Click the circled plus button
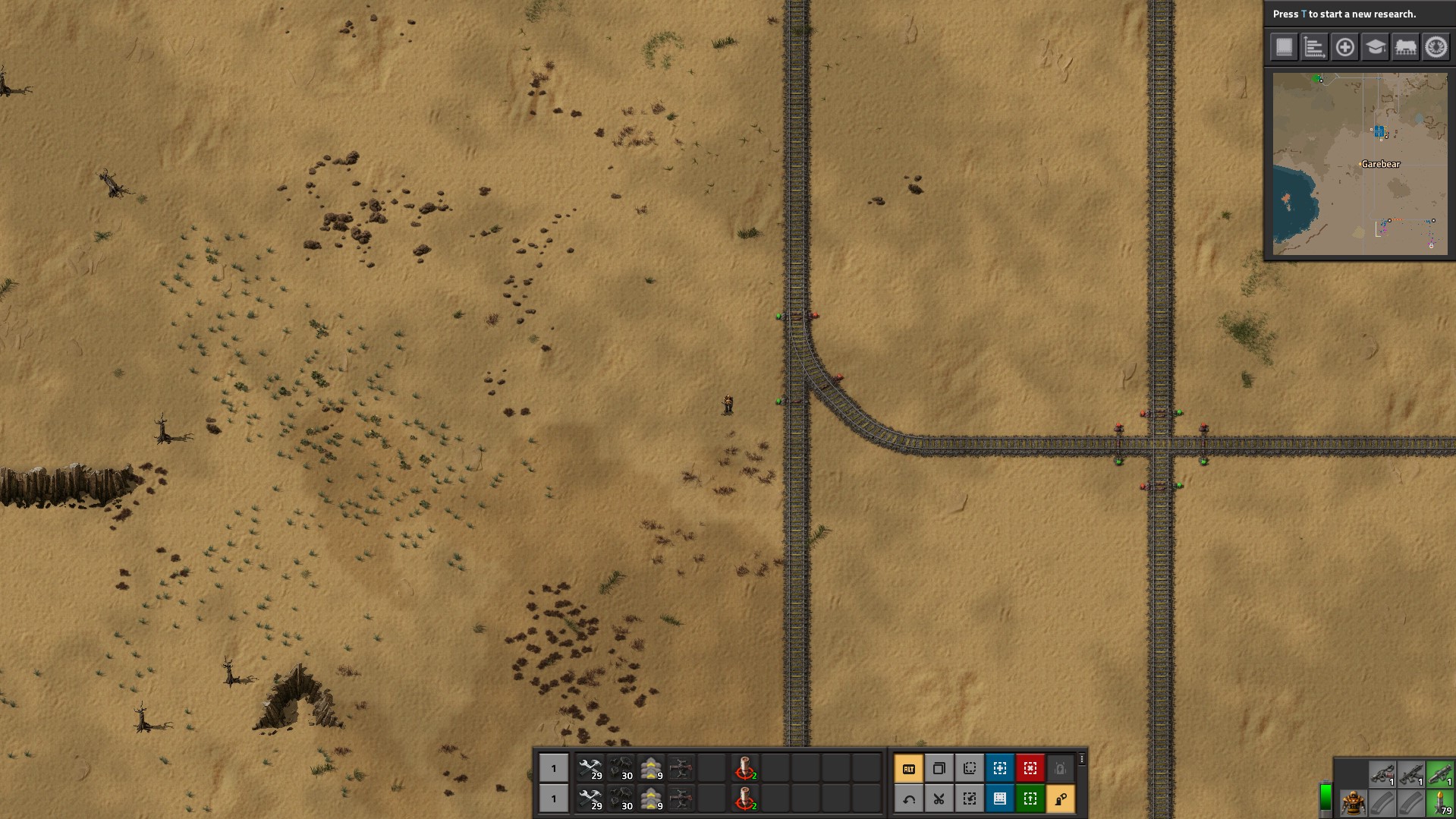The image size is (1456, 819). (x=1344, y=47)
